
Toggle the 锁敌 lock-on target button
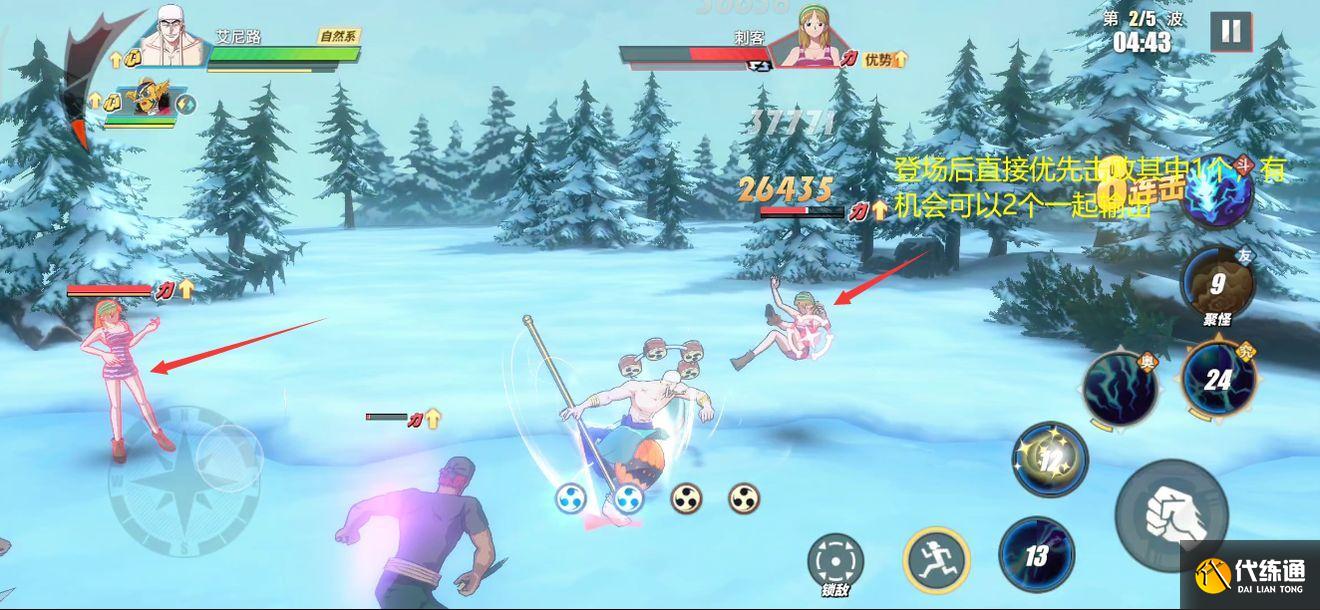pyautogui.click(x=833, y=563)
